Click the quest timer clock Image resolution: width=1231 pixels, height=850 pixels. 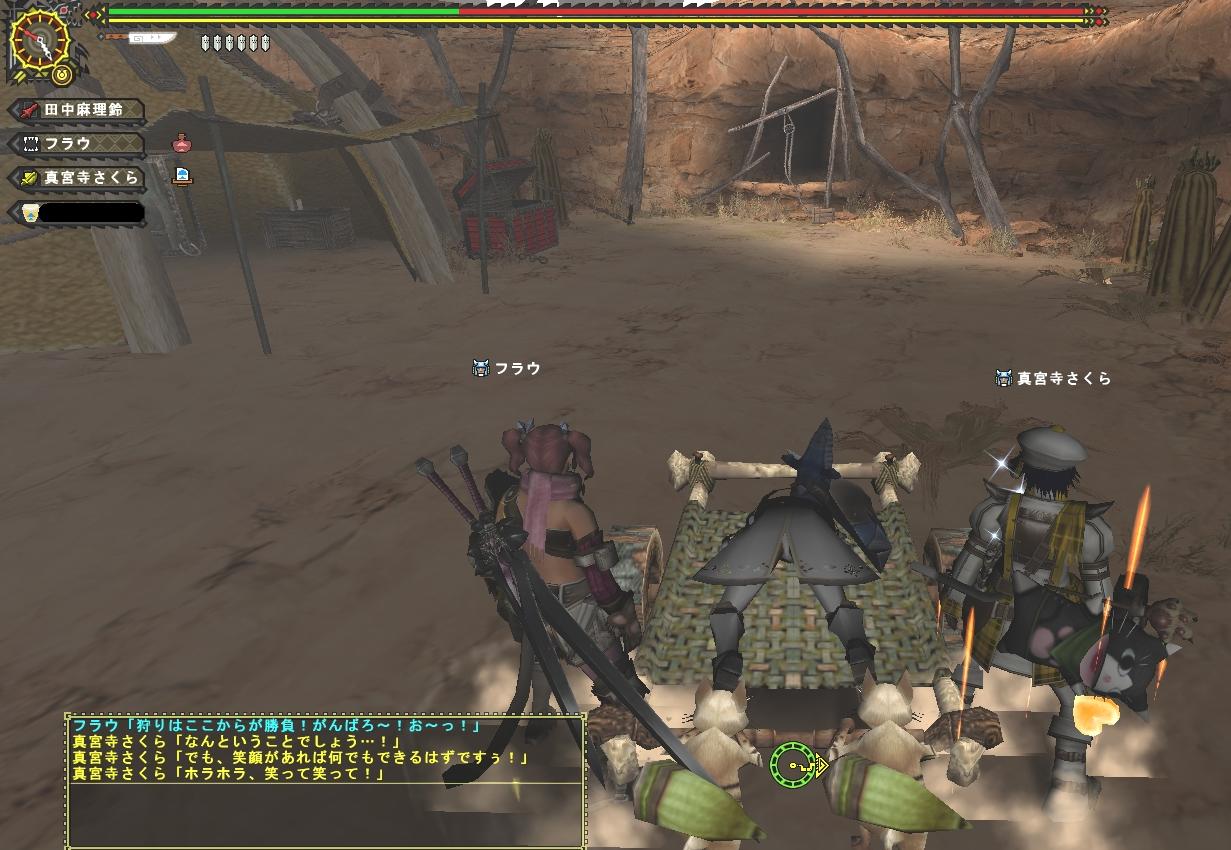tap(39, 41)
